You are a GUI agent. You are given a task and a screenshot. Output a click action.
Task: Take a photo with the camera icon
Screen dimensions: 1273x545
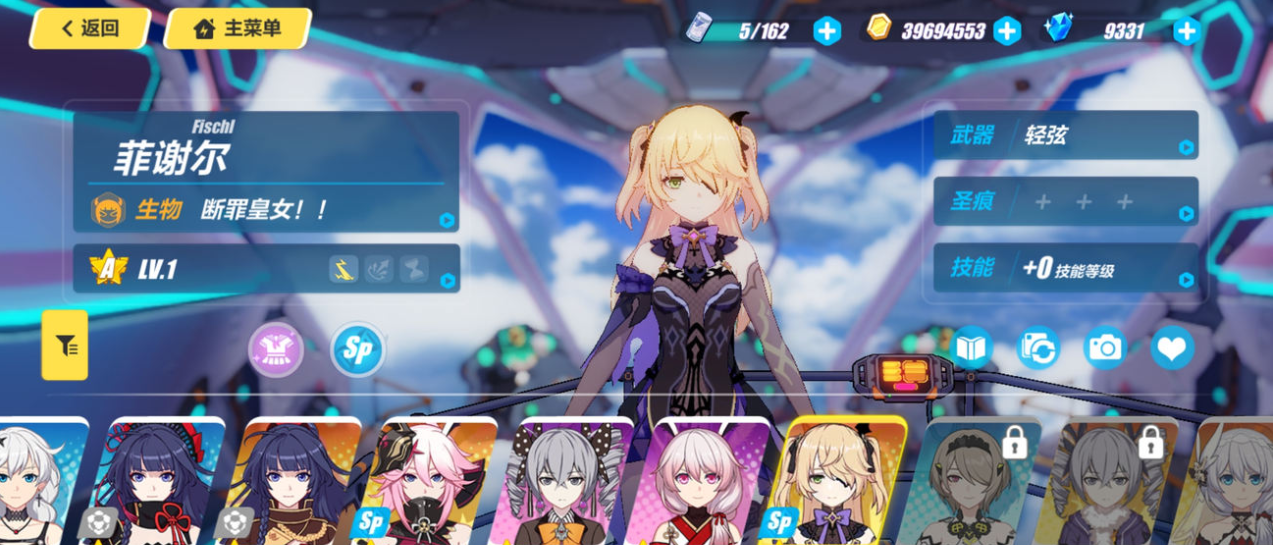[x=1105, y=347]
